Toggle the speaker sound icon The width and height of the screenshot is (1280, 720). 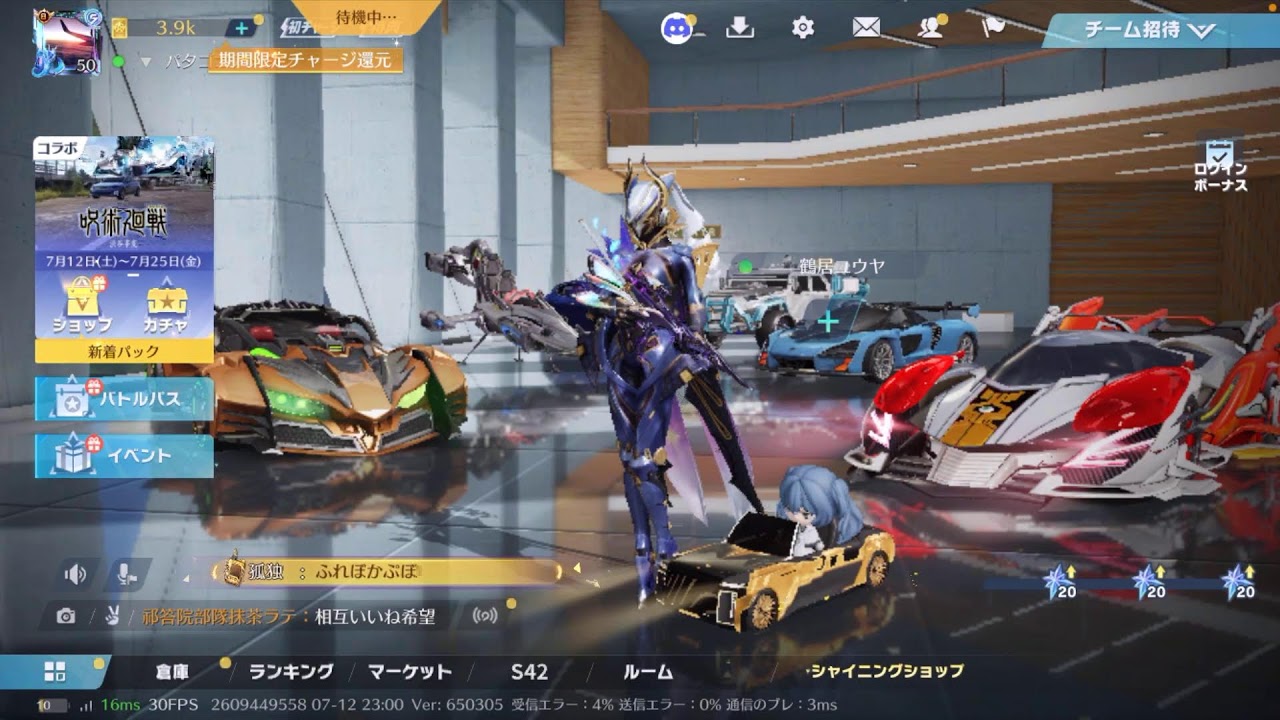pyautogui.click(x=75, y=574)
